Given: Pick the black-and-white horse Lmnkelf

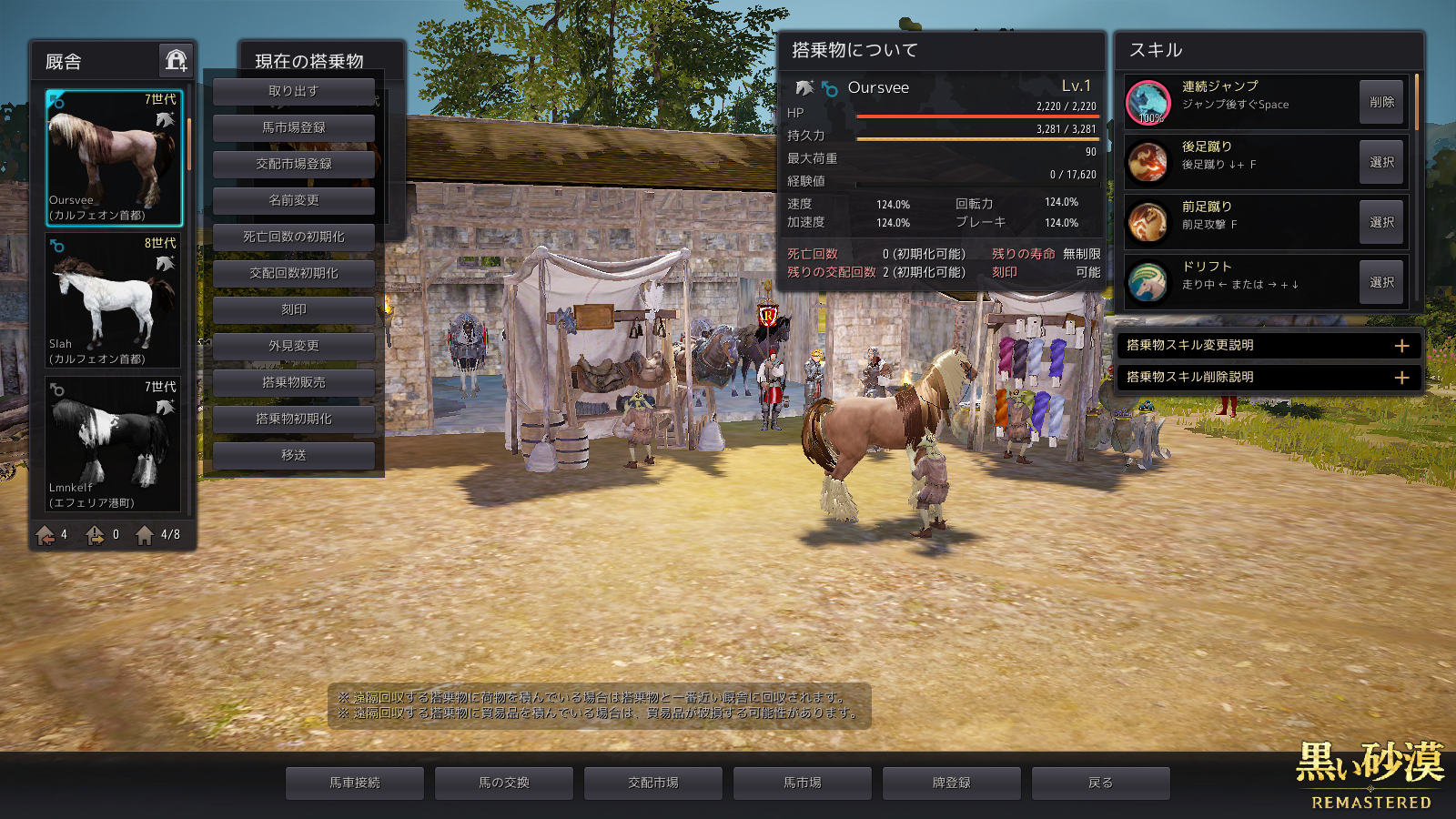Looking at the screenshot, I should 114,444.
